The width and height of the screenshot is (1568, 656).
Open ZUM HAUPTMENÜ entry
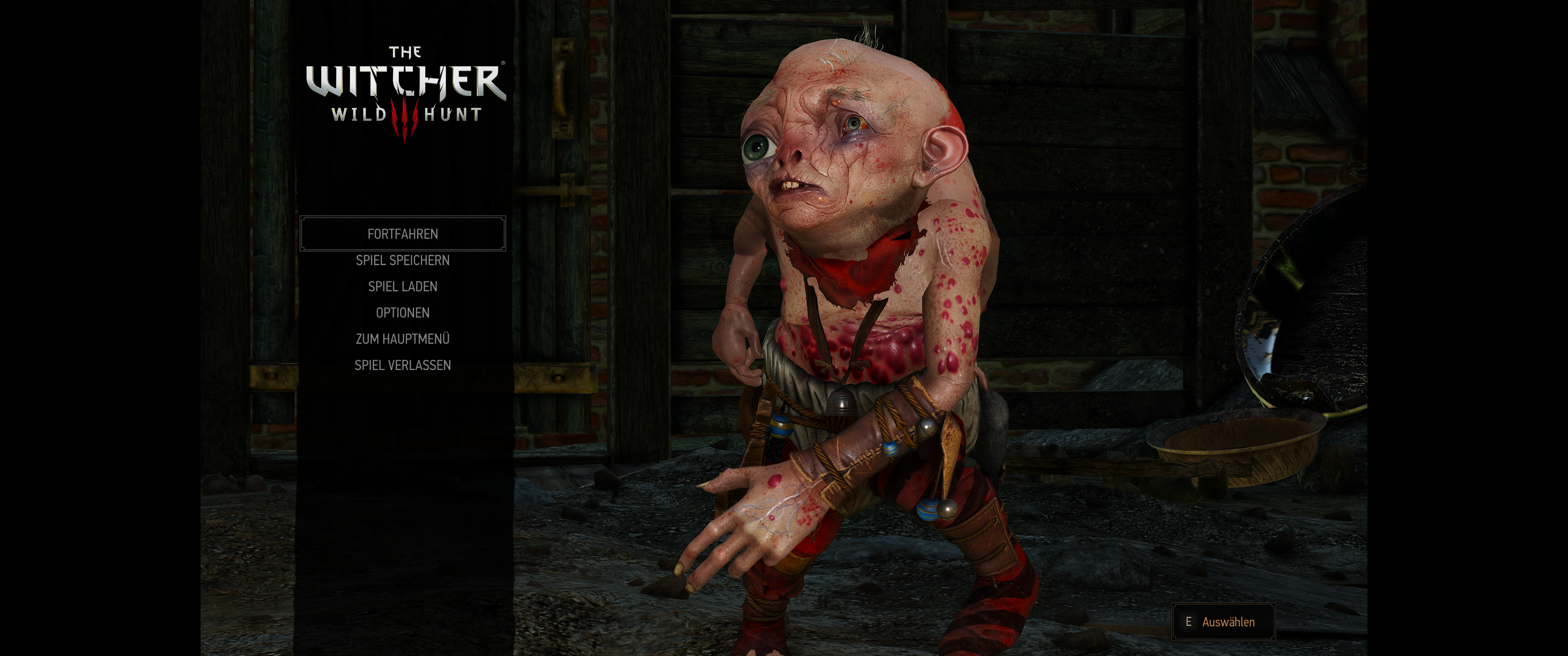pos(403,338)
